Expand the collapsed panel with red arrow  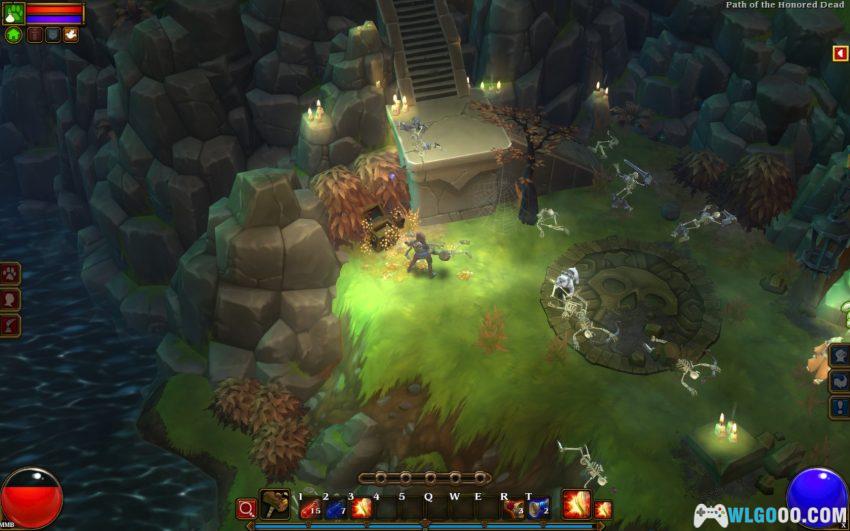(840, 53)
